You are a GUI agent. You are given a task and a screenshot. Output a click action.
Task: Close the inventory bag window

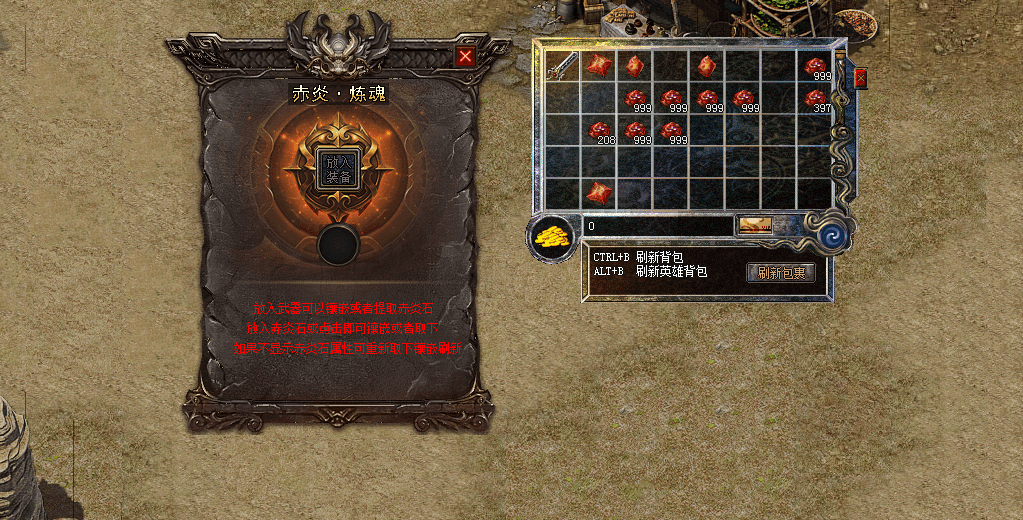860,77
